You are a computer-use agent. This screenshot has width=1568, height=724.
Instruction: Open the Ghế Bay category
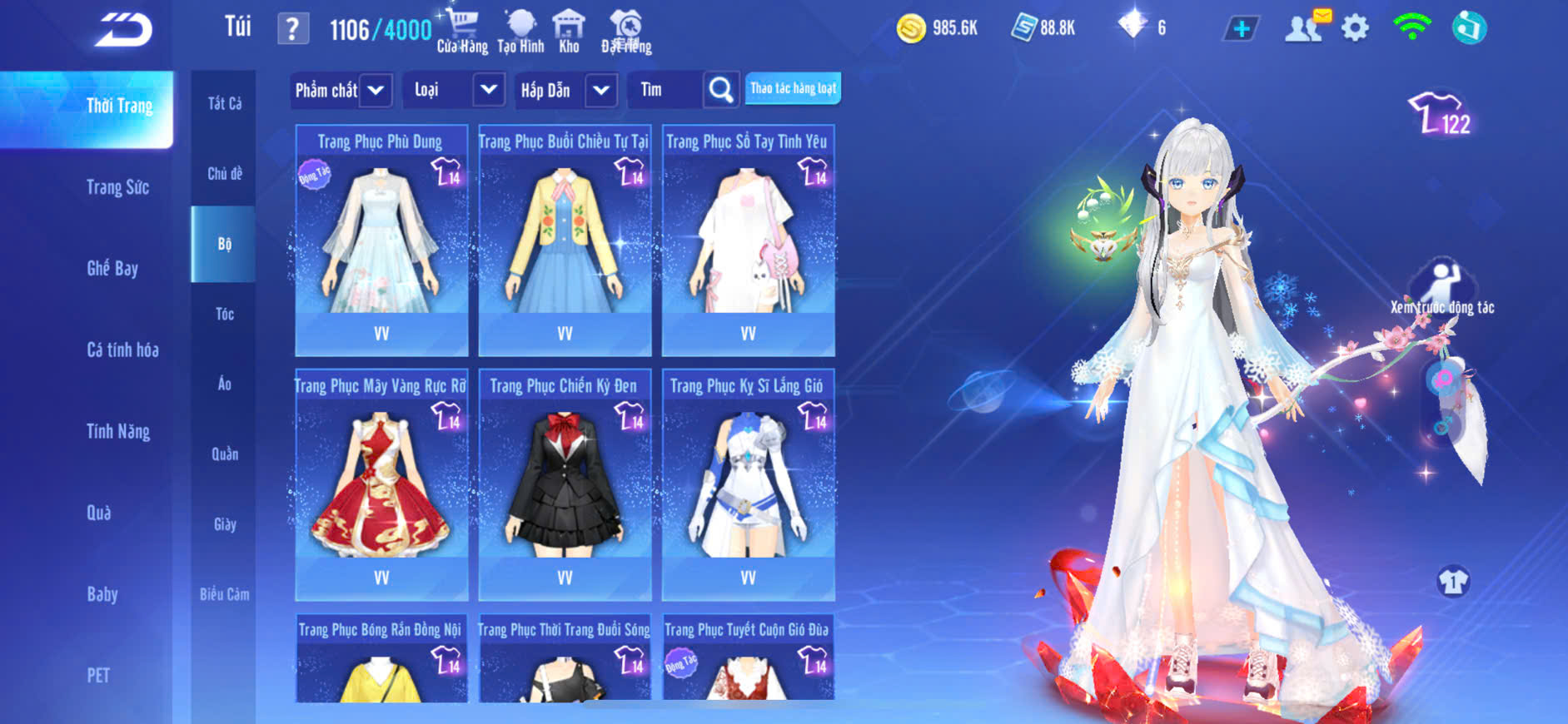(112, 268)
